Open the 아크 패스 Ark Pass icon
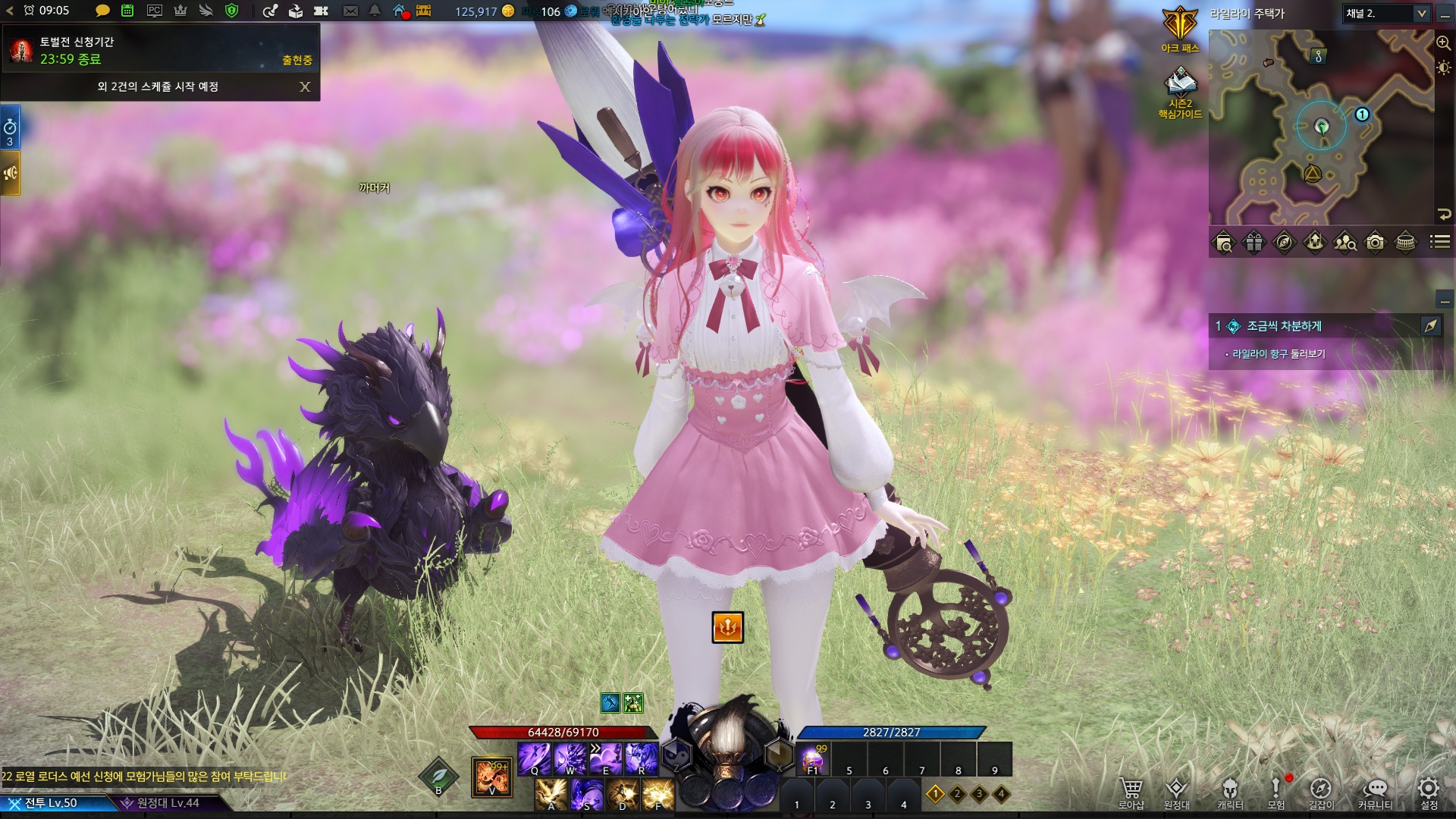This screenshot has height=819, width=1456. [1180, 29]
